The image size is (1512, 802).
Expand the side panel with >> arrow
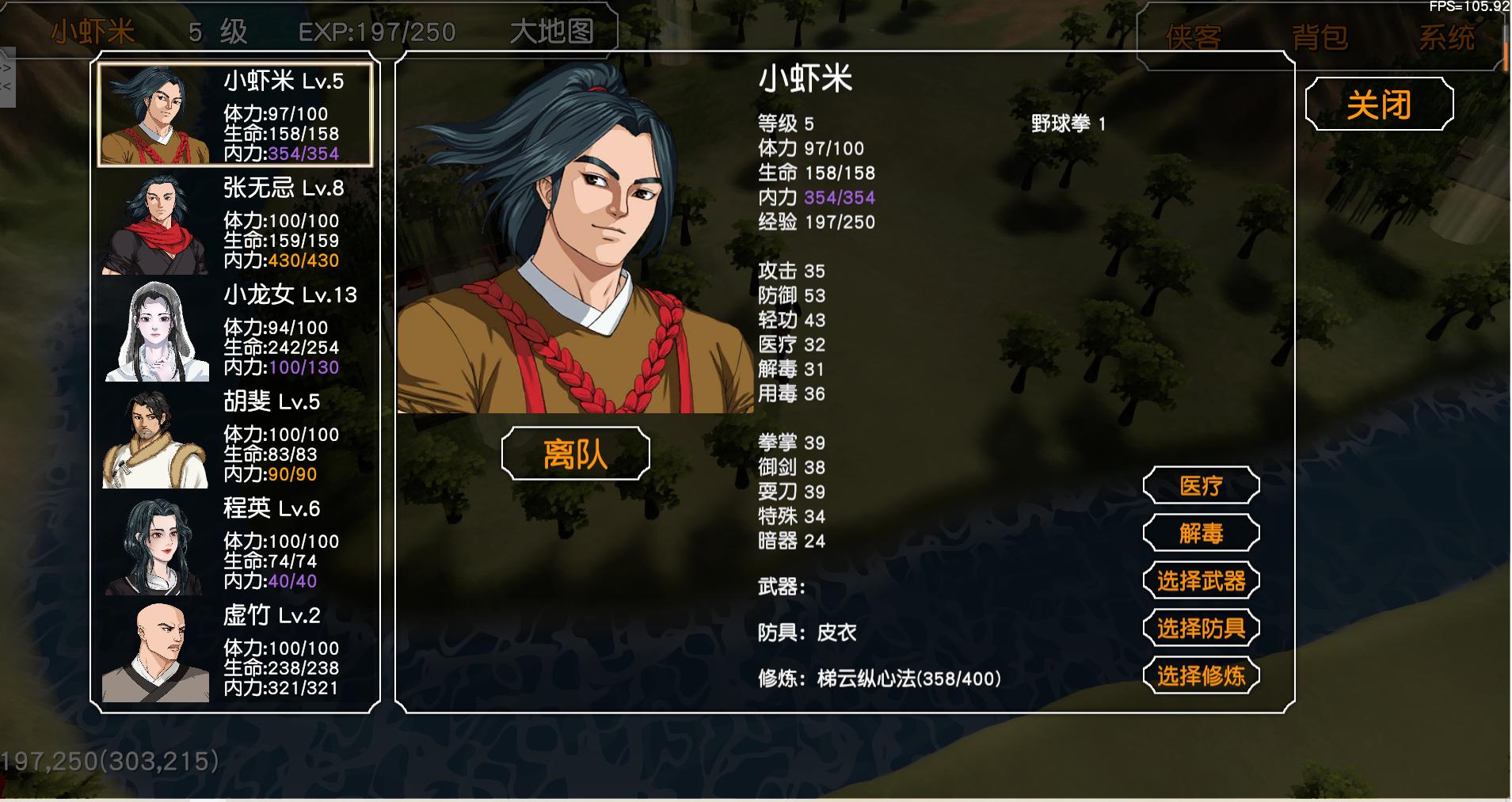pos(5,67)
